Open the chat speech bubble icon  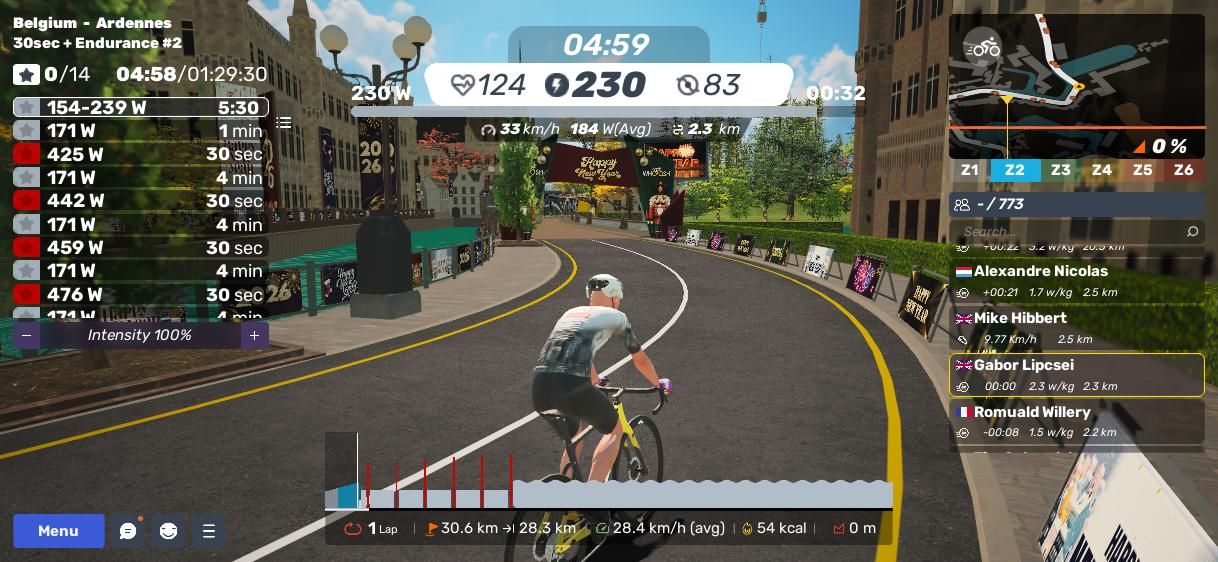[x=128, y=531]
